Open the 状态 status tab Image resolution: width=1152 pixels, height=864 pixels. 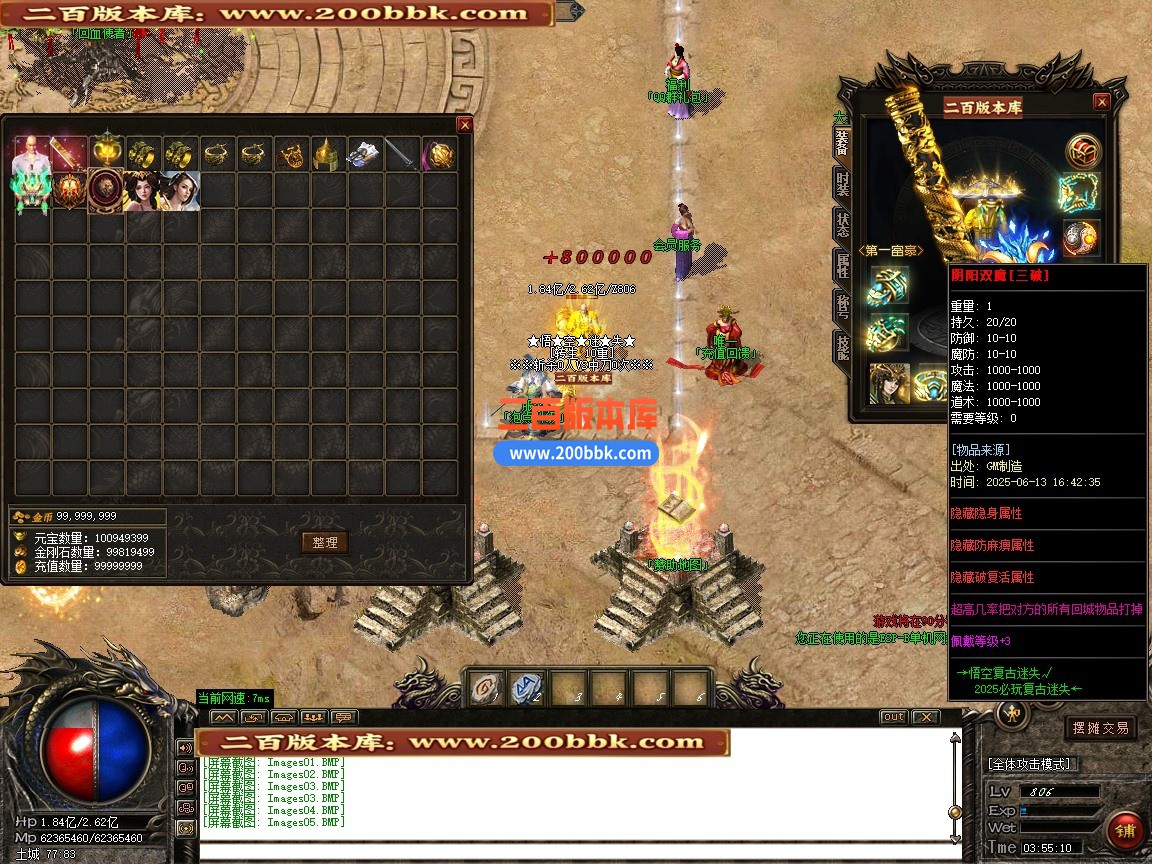pyautogui.click(x=843, y=224)
